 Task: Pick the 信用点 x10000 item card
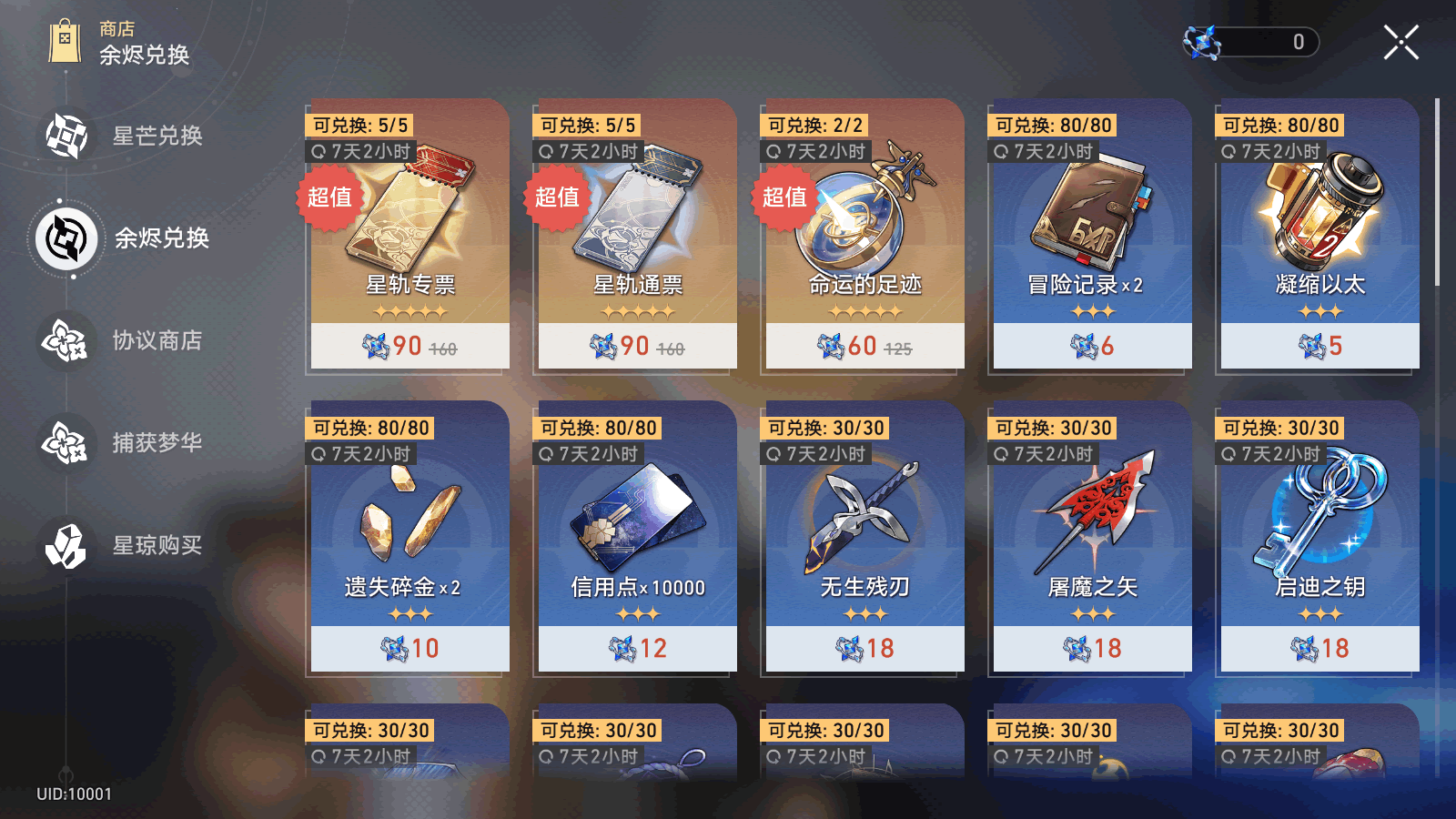pos(637,537)
